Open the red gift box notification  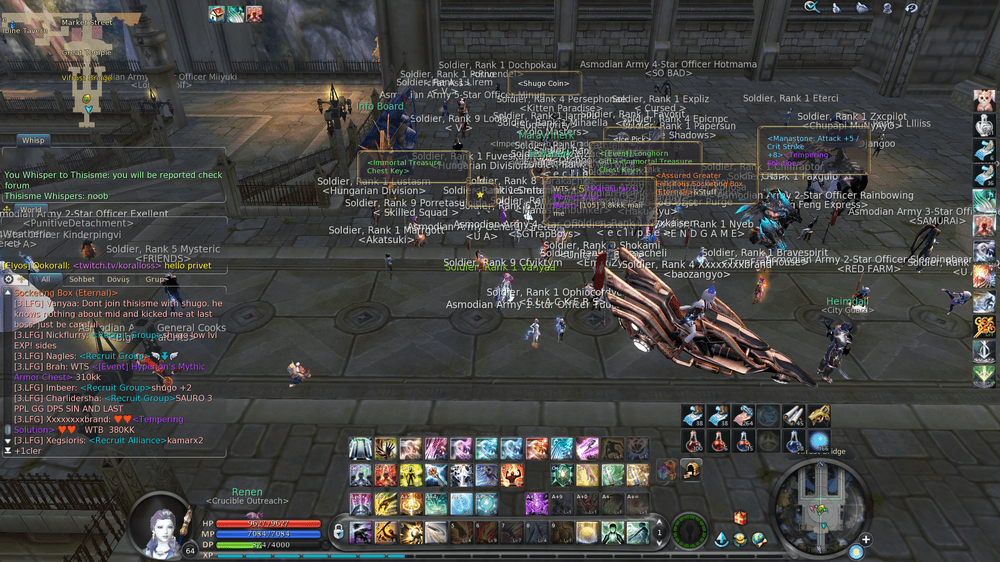pos(740,518)
